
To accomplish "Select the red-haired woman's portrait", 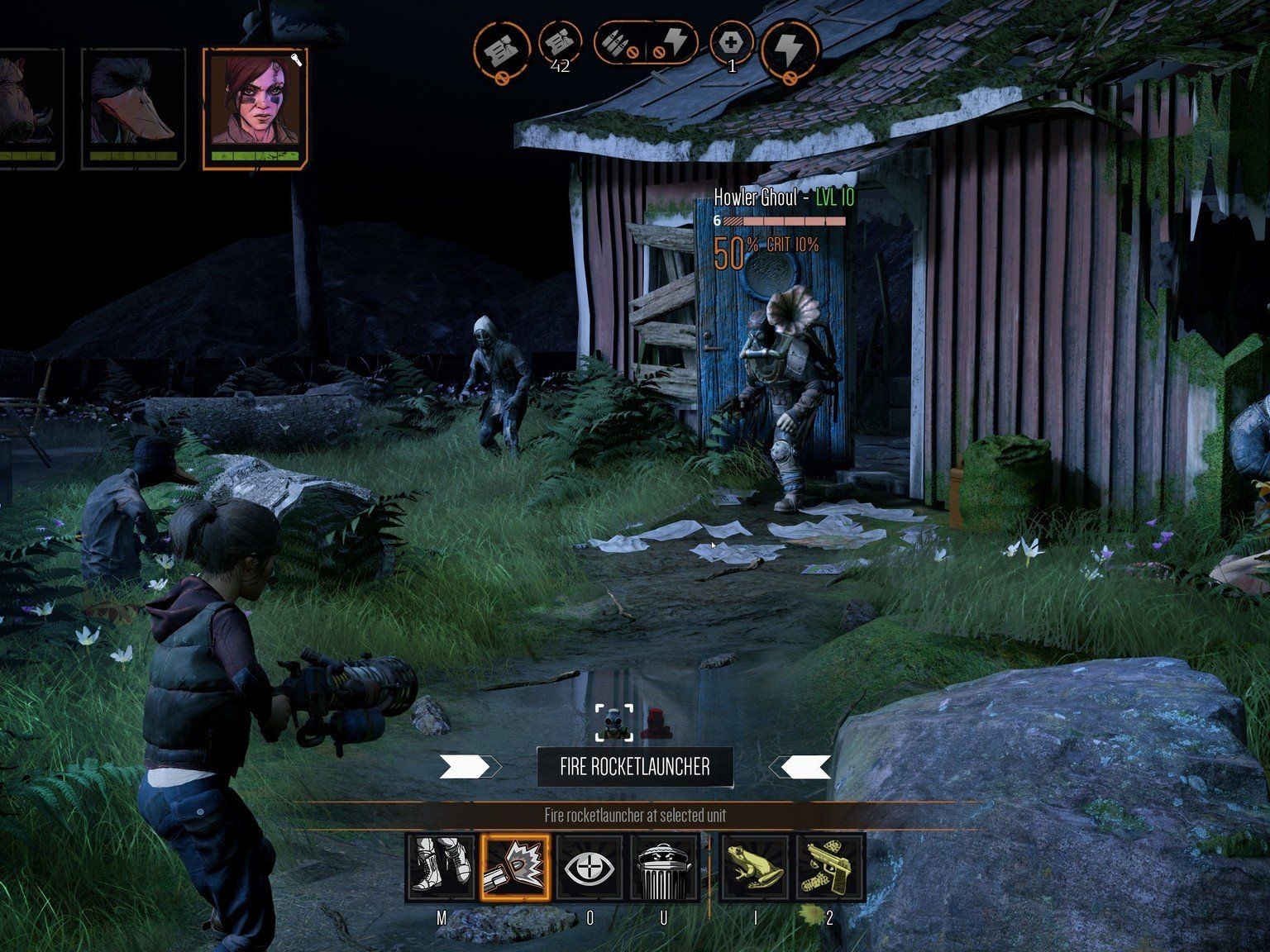I will pos(254,107).
